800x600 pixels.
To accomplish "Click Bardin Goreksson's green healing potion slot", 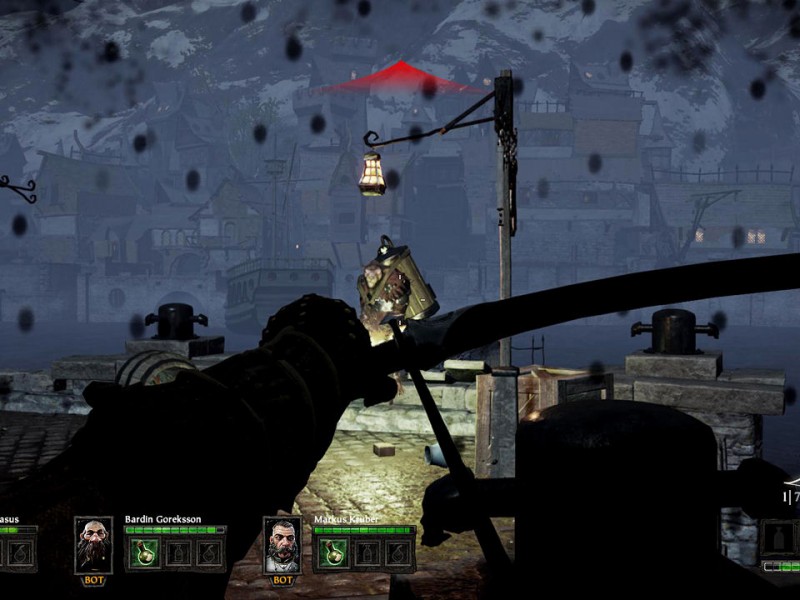I will [x=142, y=553].
